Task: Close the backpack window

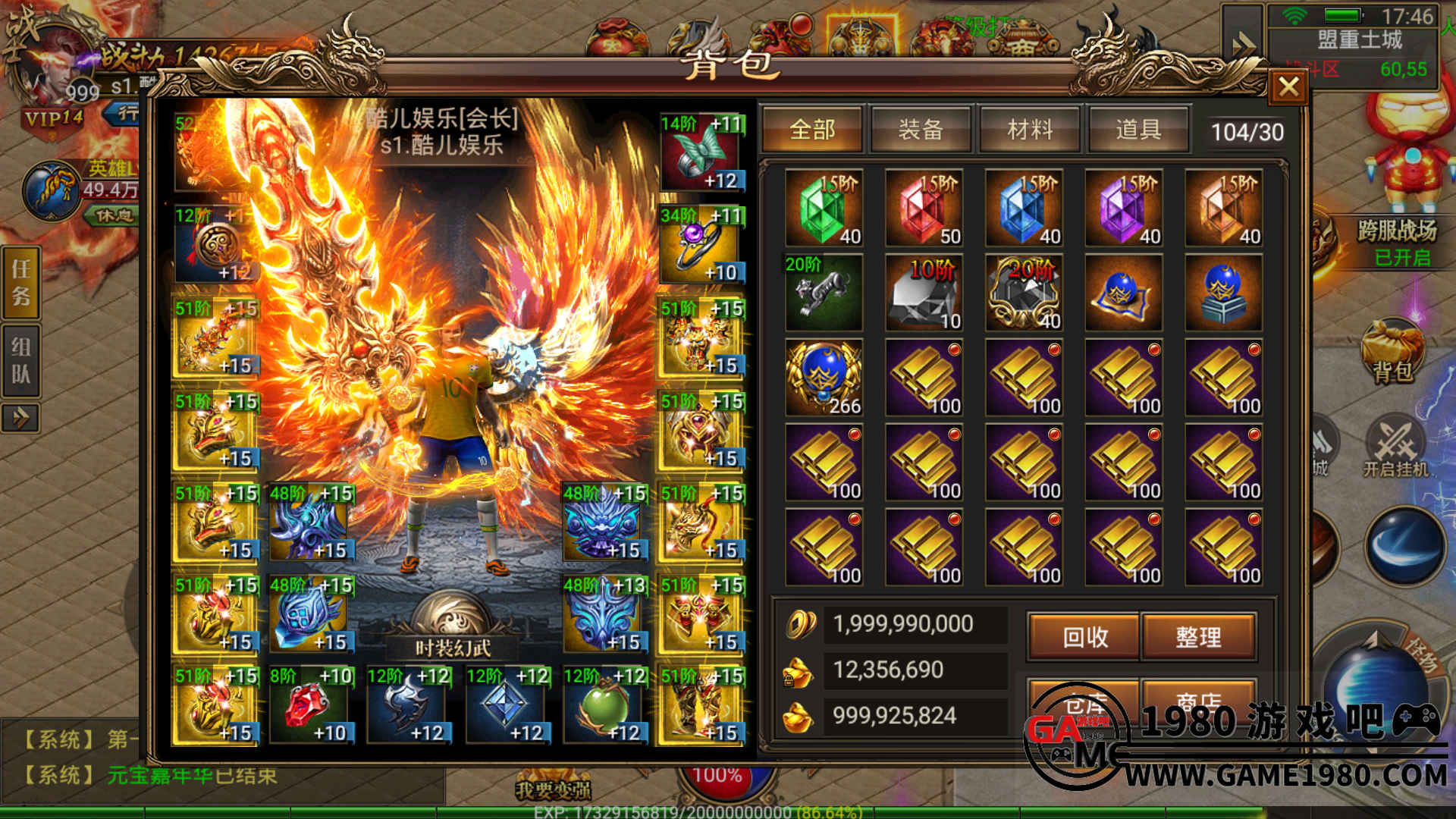Action: pos(1288,86)
